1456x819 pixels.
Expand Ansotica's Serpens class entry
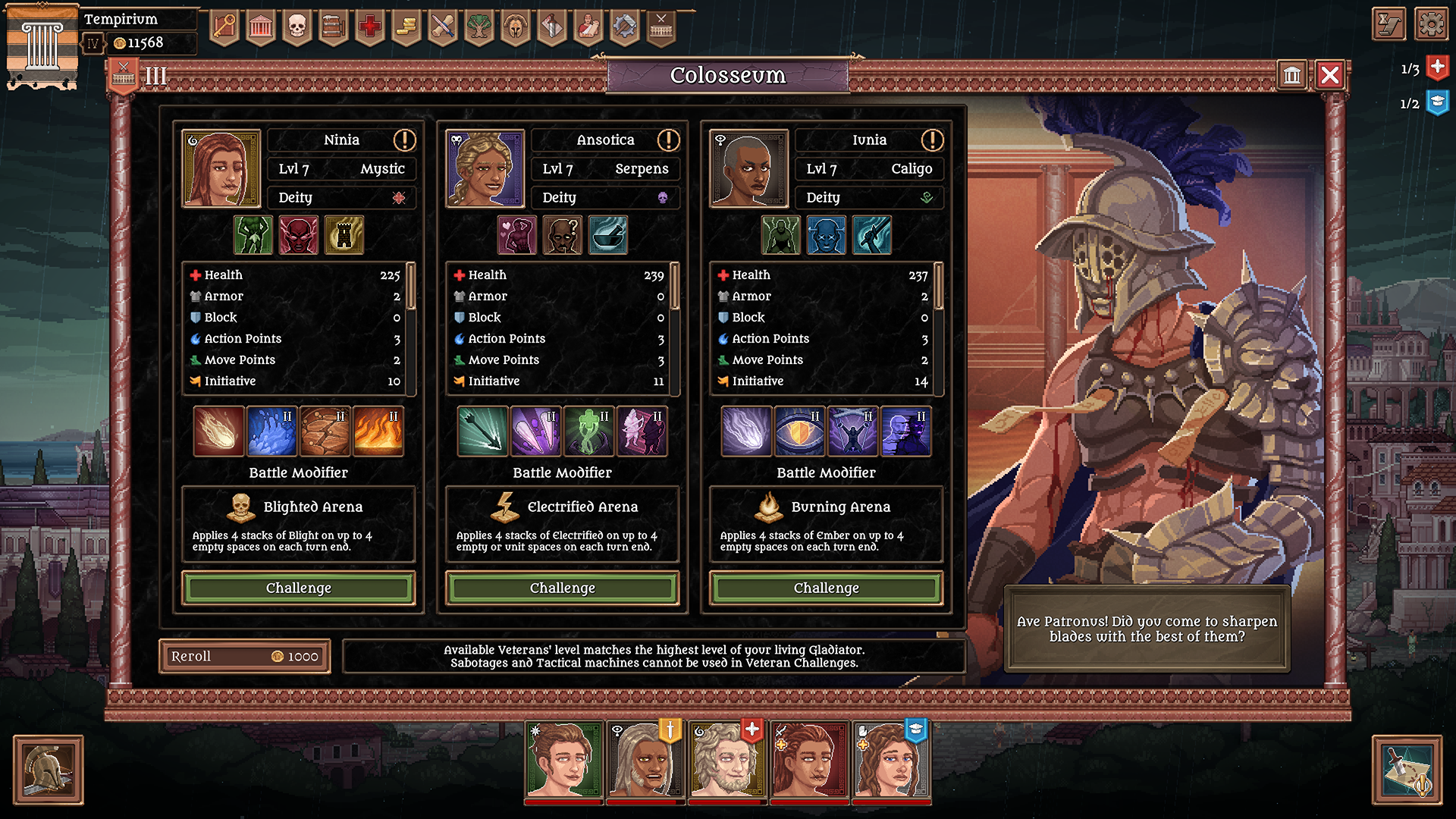[x=606, y=168]
